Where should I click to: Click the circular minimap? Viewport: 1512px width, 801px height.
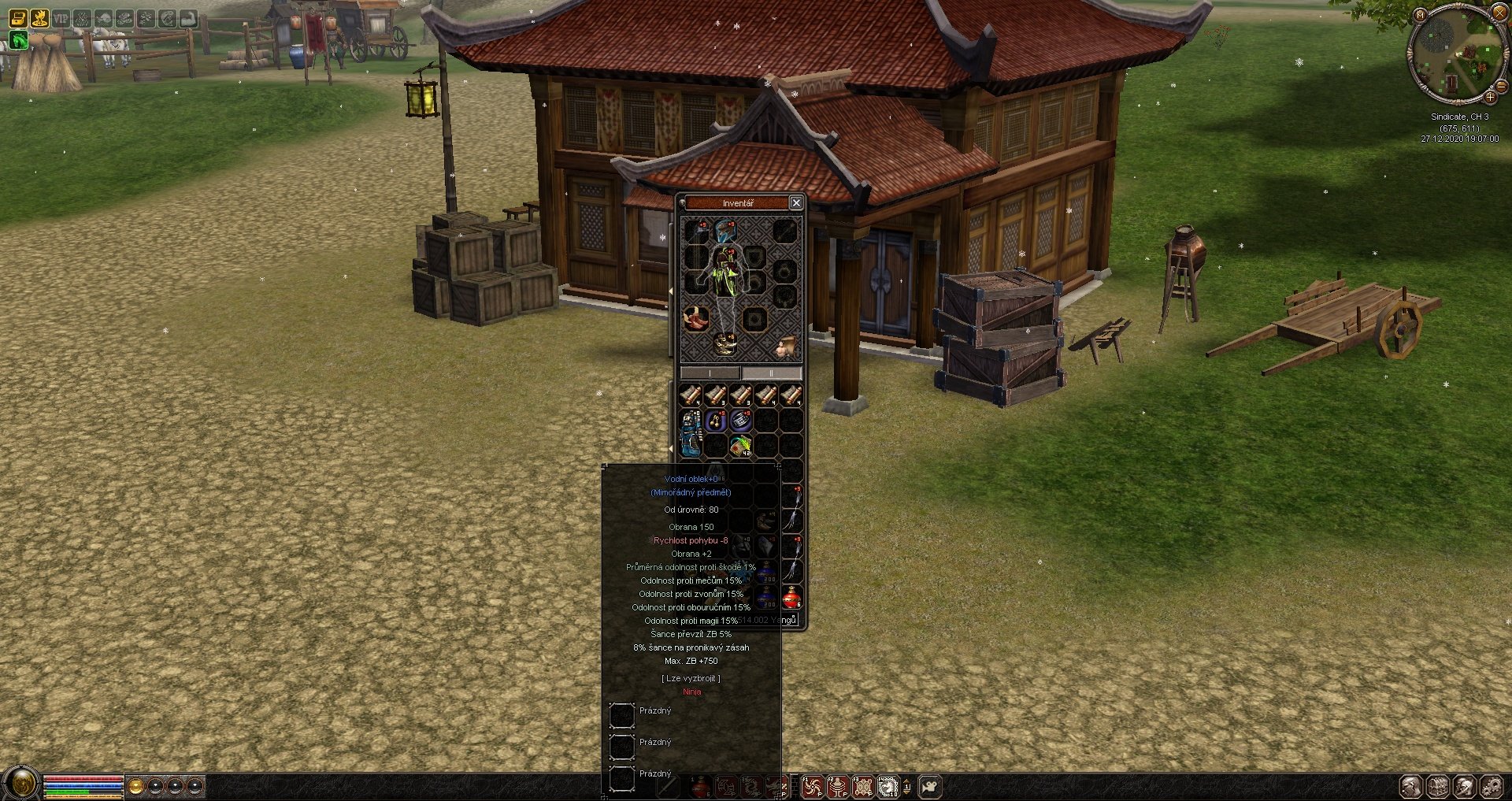pyautogui.click(x=1454, y=55)
